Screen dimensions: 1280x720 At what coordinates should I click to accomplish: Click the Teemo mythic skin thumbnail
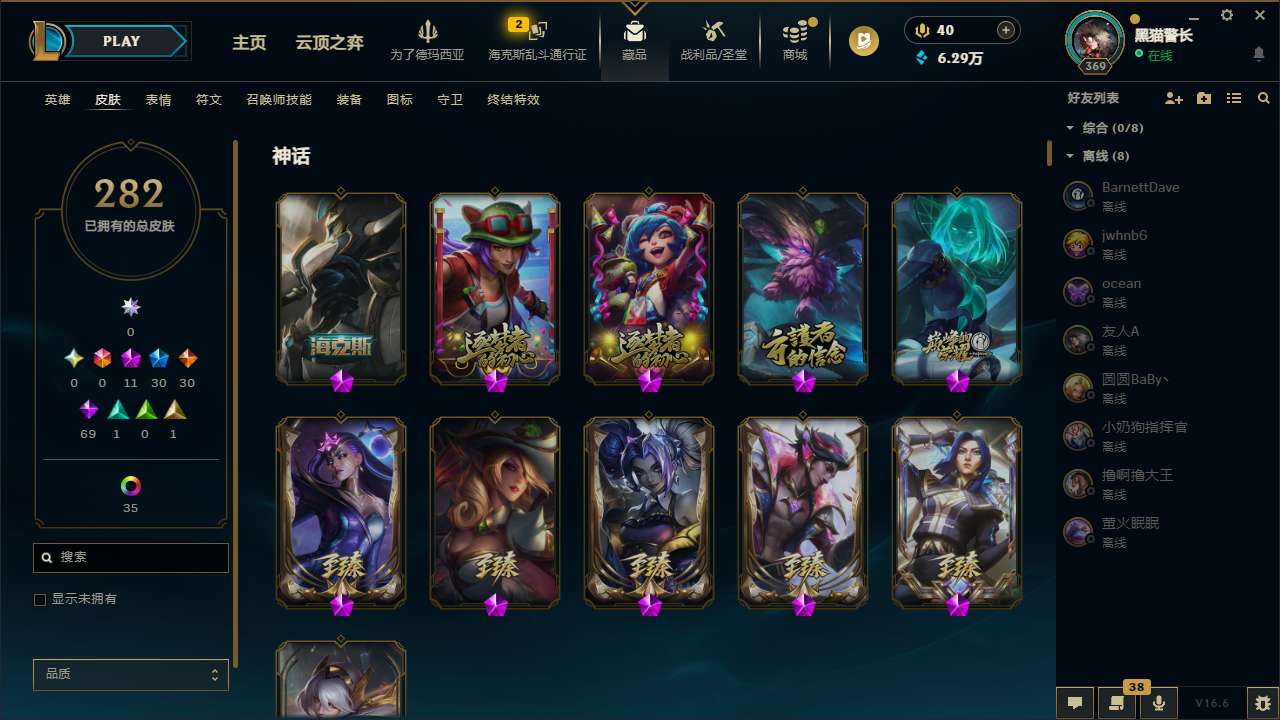(x=494, y=288)
